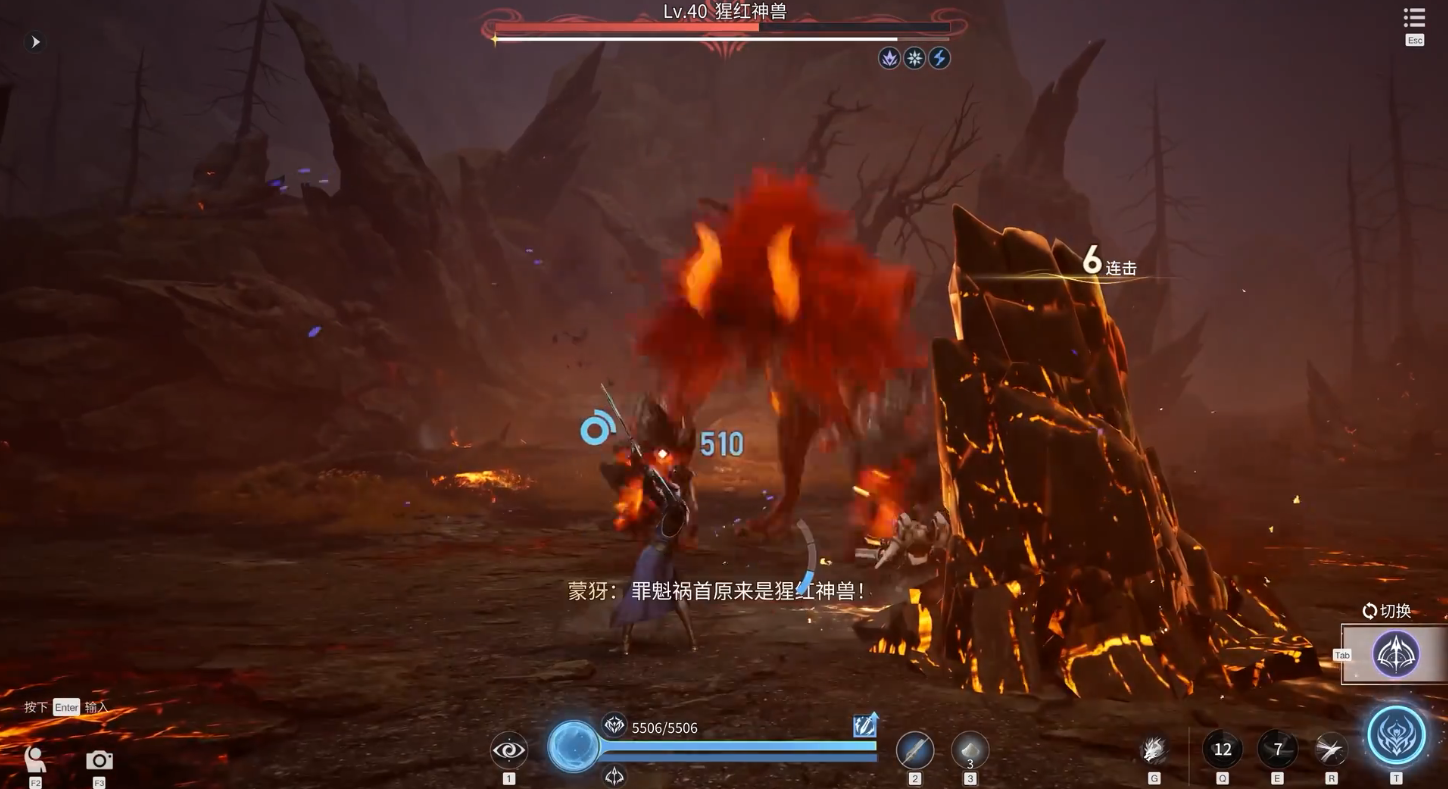Image resolution: width=1448 pixels, height=789 pixels.
Task: Click the snowflake buff icon on boss bar
Action: pos(913,58)
